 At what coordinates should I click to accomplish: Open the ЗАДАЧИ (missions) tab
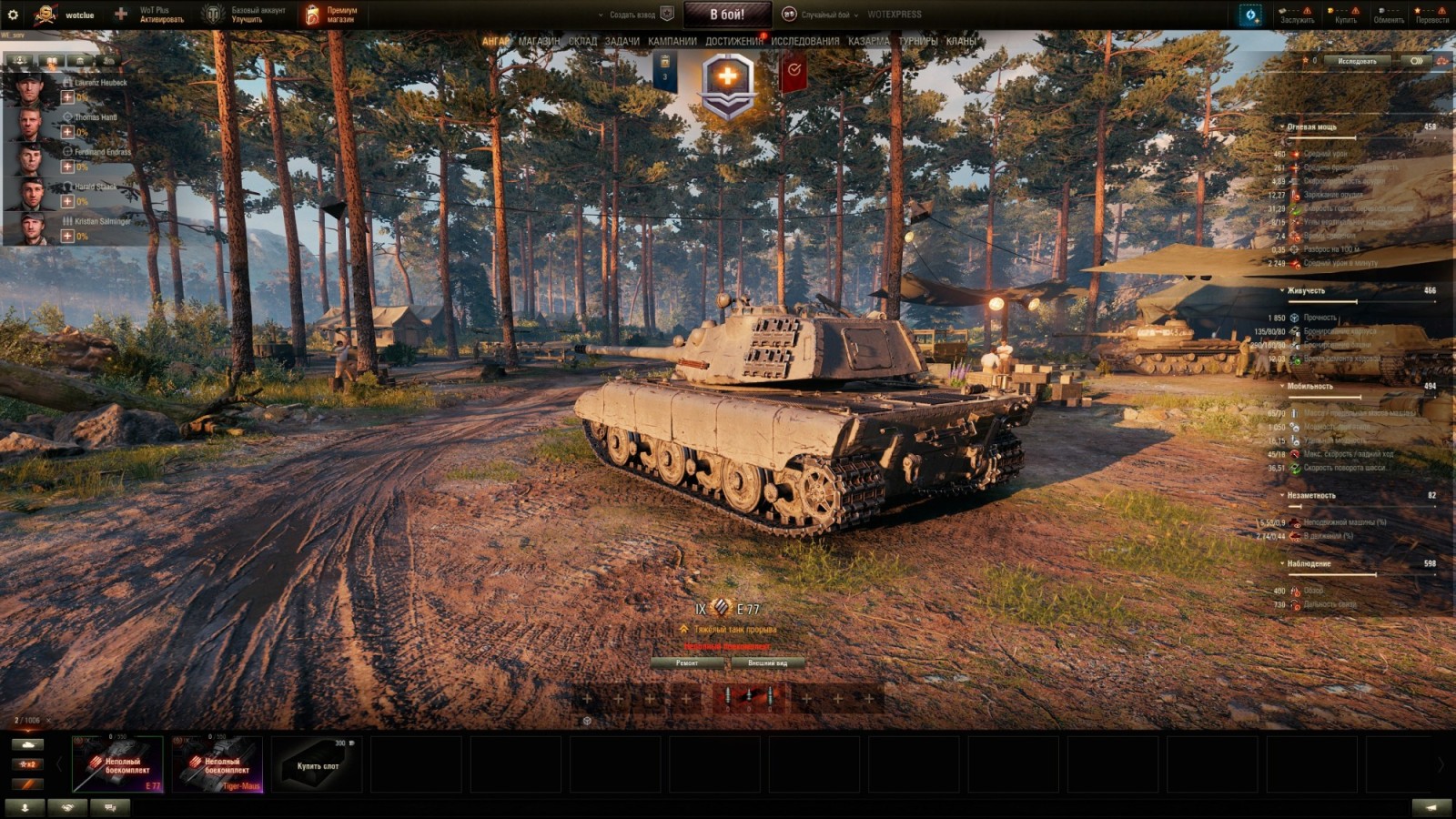622,41
